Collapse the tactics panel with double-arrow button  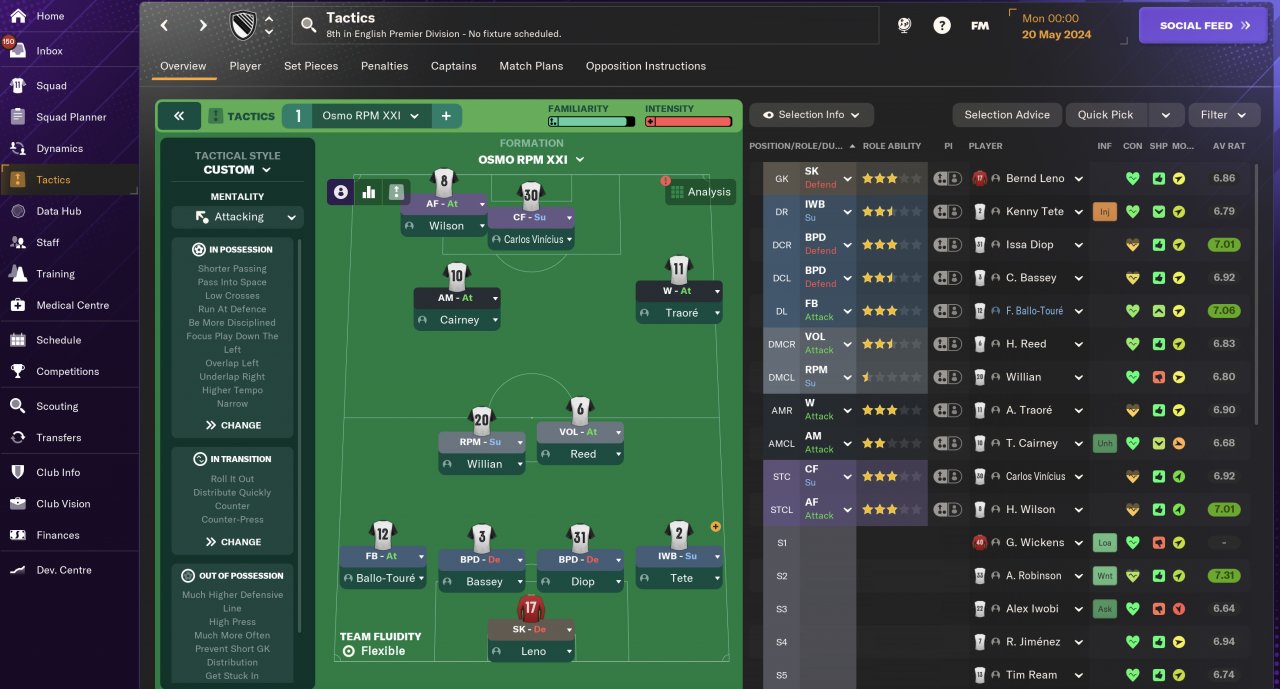[x=179, y=116]
